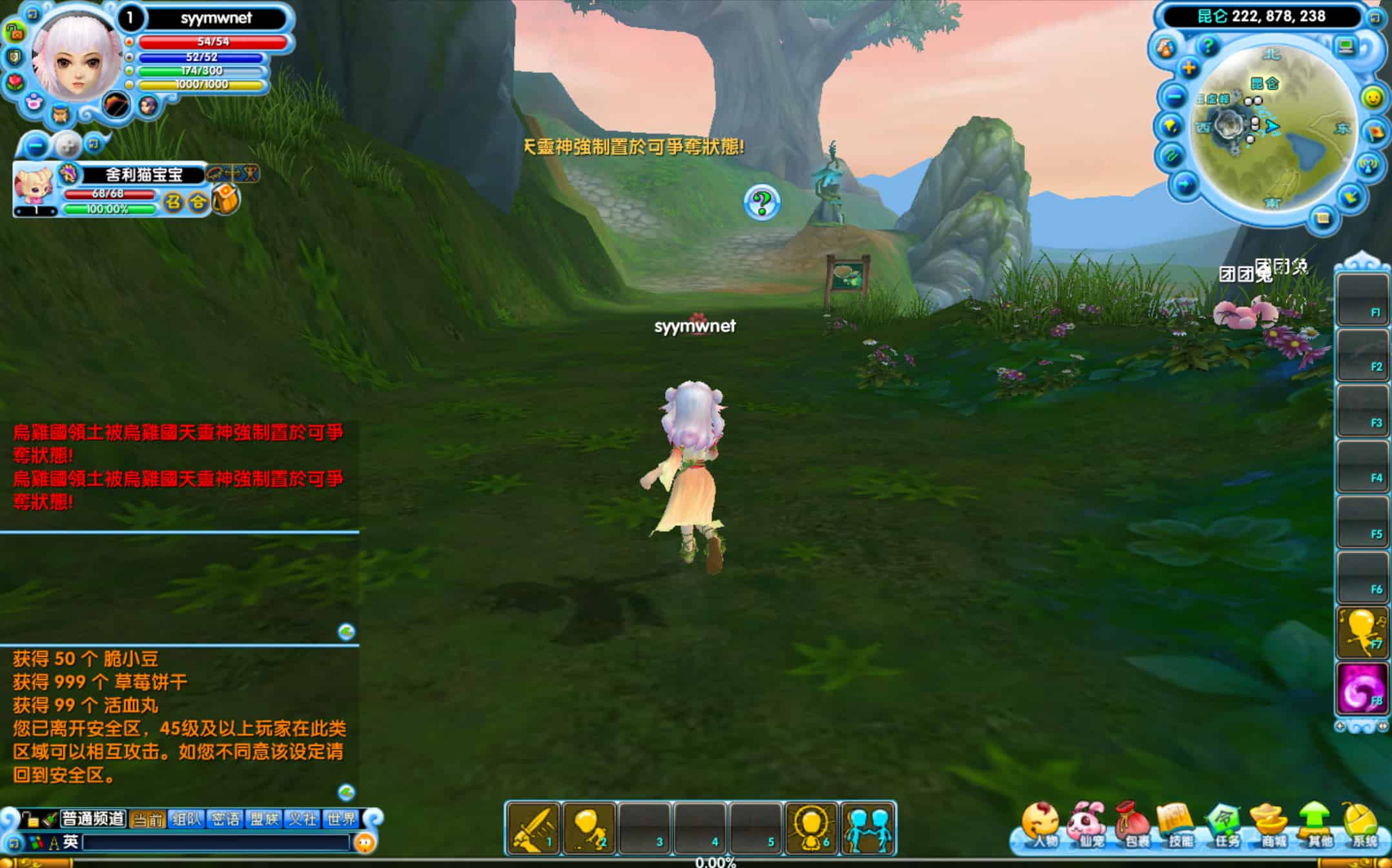Open the 包裹 inventory bag
This screenshot has height=868, width=1392.
click(x=1133, y=827)
